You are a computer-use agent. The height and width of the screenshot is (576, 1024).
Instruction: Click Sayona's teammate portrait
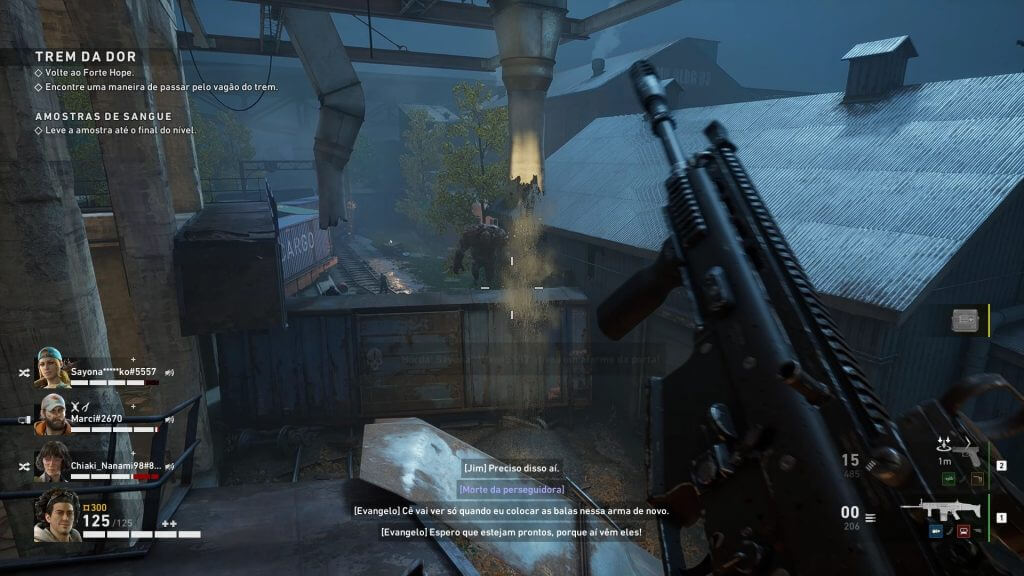(x=53, y=368)
